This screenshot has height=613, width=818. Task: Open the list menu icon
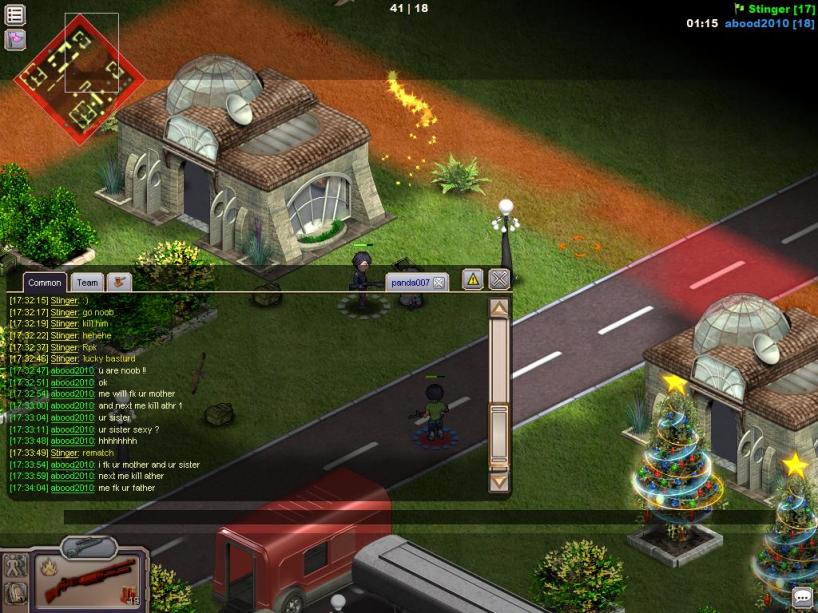[15, 15]
